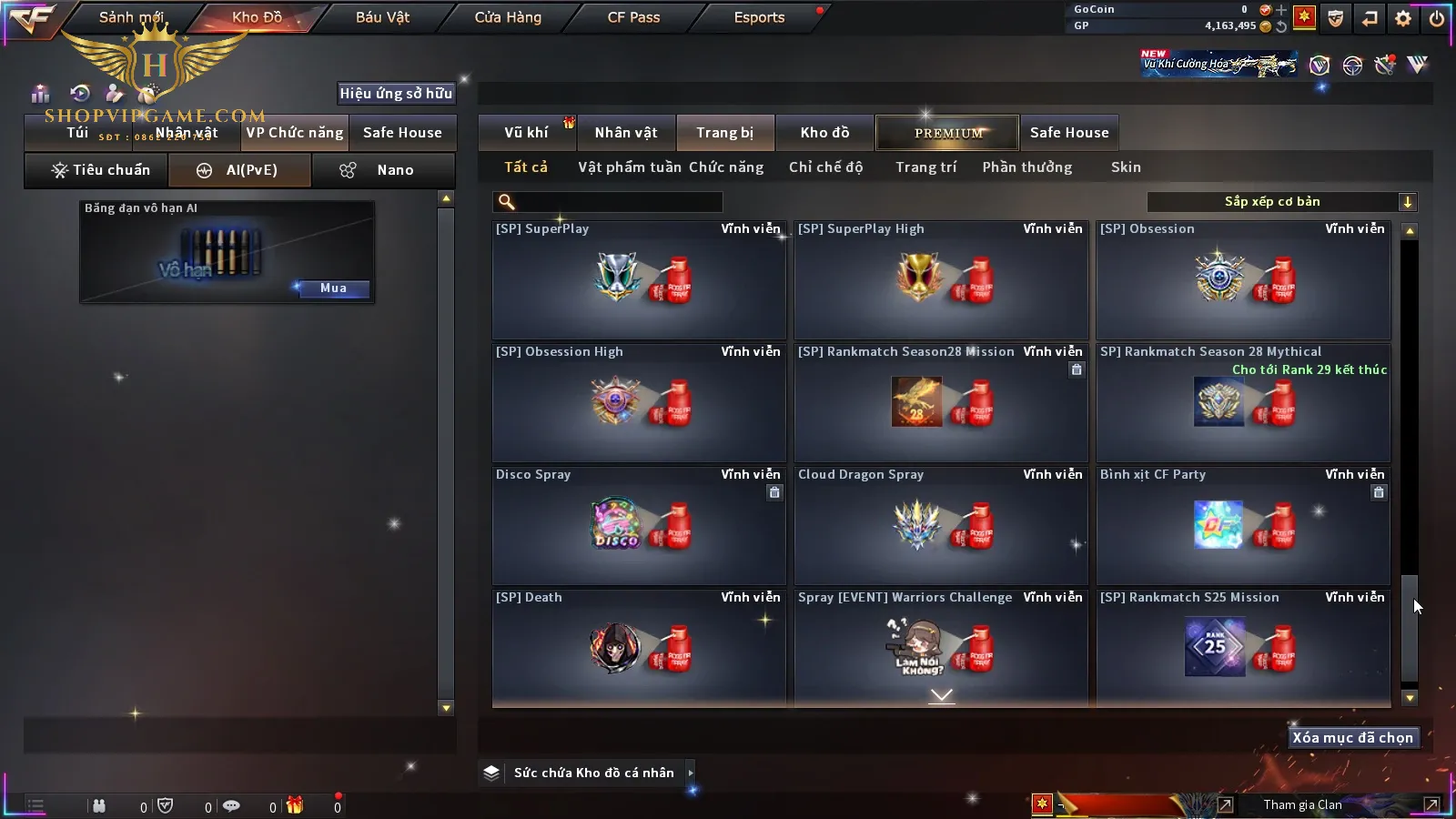Pick the Cloud Dragon Spray item
This screenshot has width=1456, height=819.
click(x=941, y=526)
